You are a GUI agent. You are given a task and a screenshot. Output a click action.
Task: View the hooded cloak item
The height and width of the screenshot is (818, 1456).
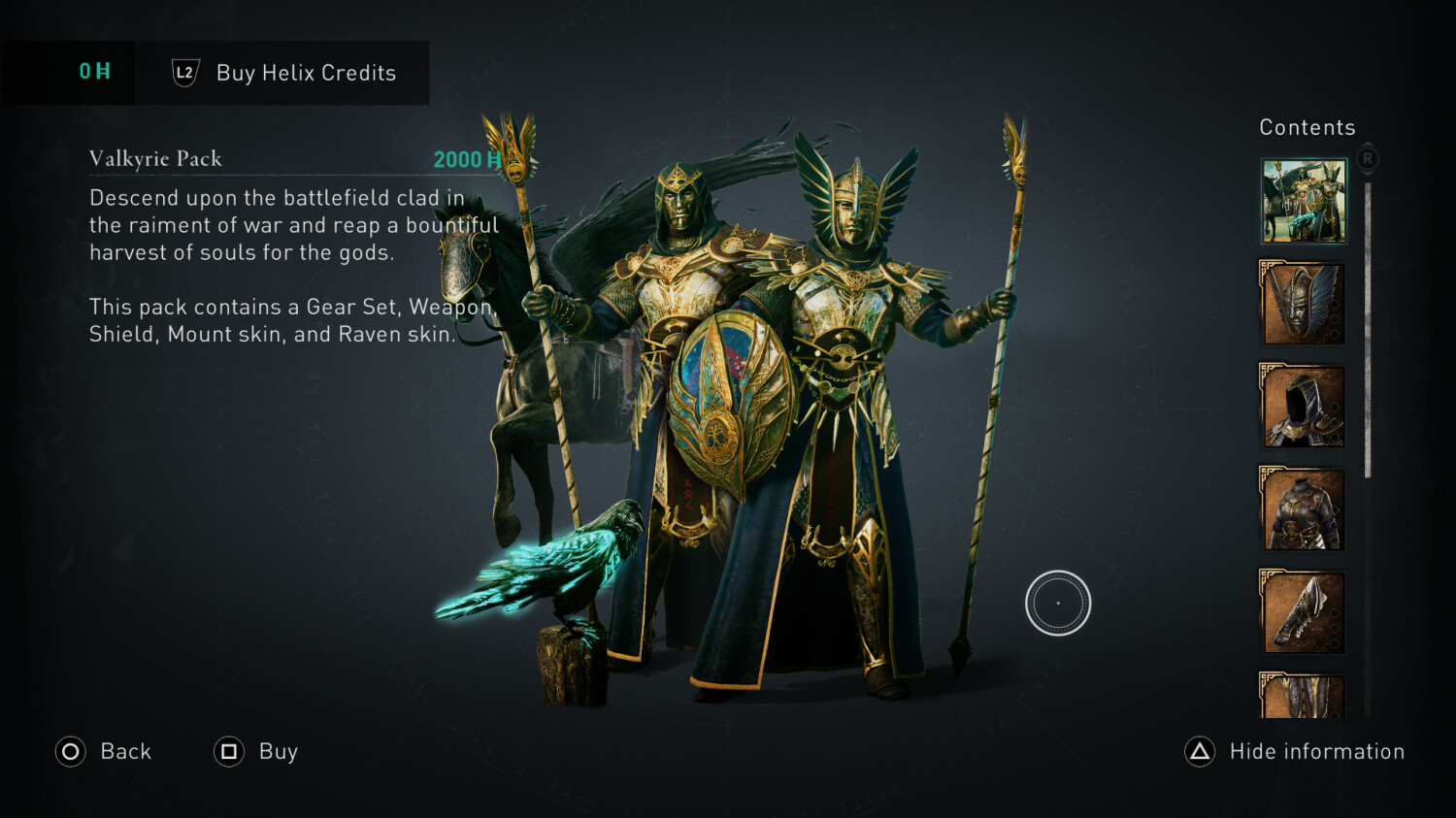(1303, 407)
